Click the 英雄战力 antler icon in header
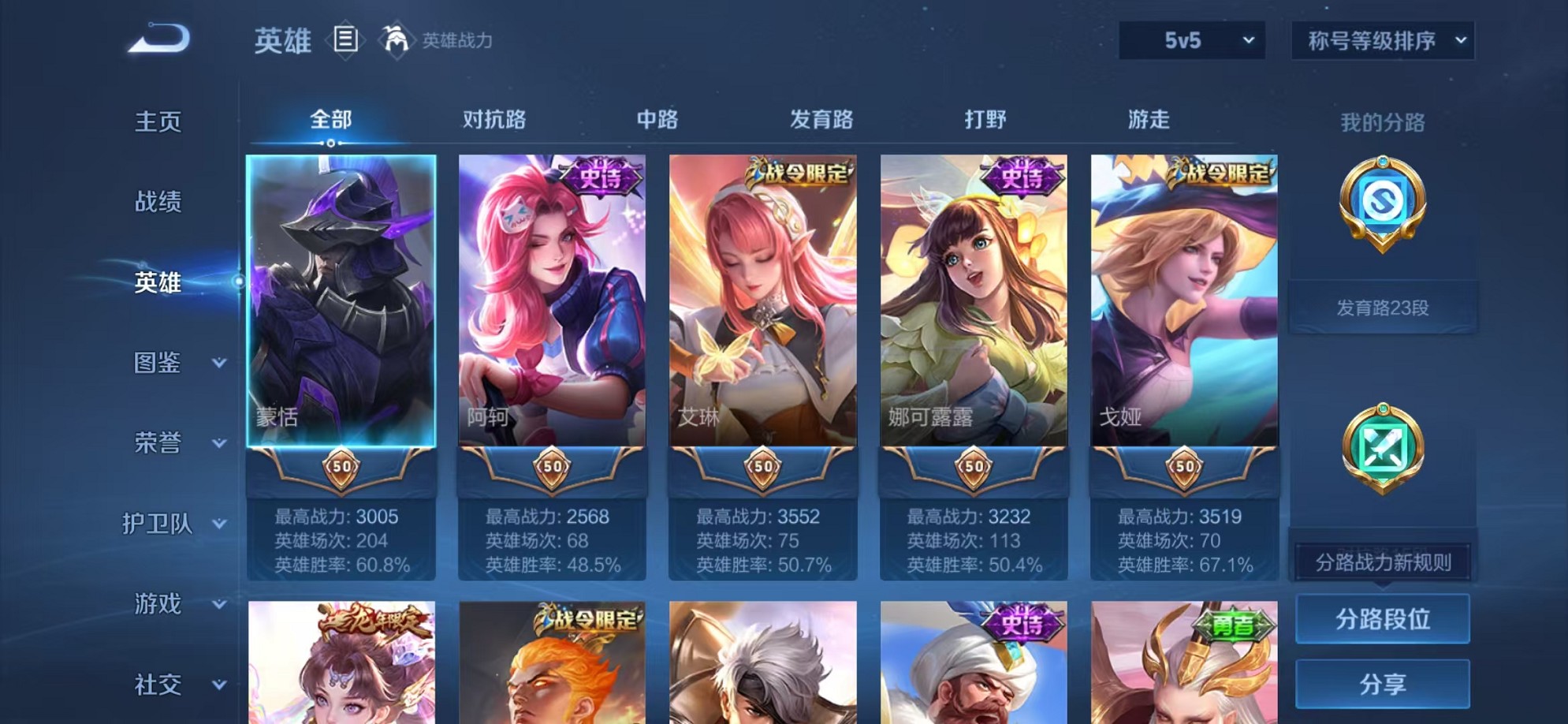 click(x=397, y=38)
